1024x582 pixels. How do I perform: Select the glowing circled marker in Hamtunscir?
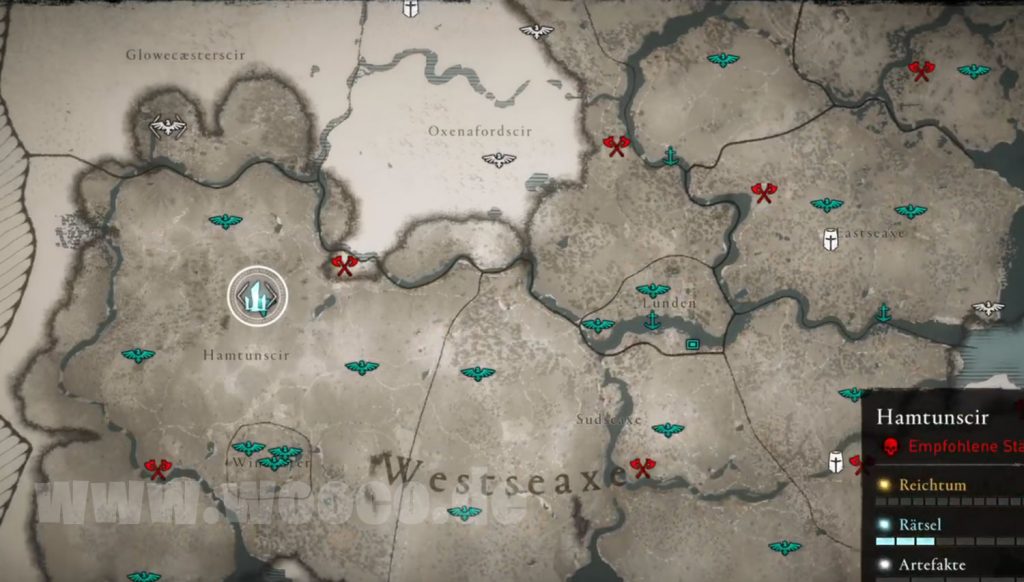click(x=258, y=296)
